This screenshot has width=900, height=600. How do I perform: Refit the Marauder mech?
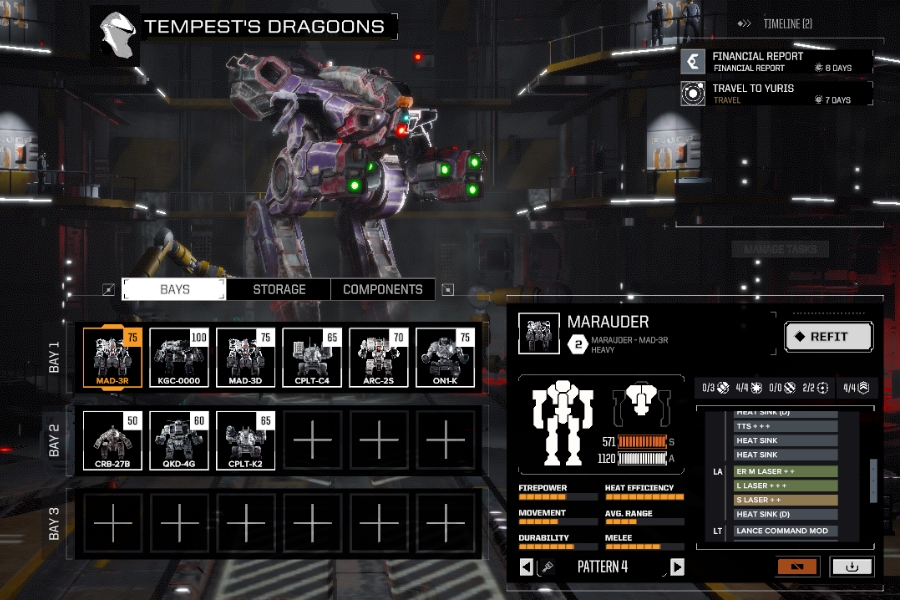point(828,337)
